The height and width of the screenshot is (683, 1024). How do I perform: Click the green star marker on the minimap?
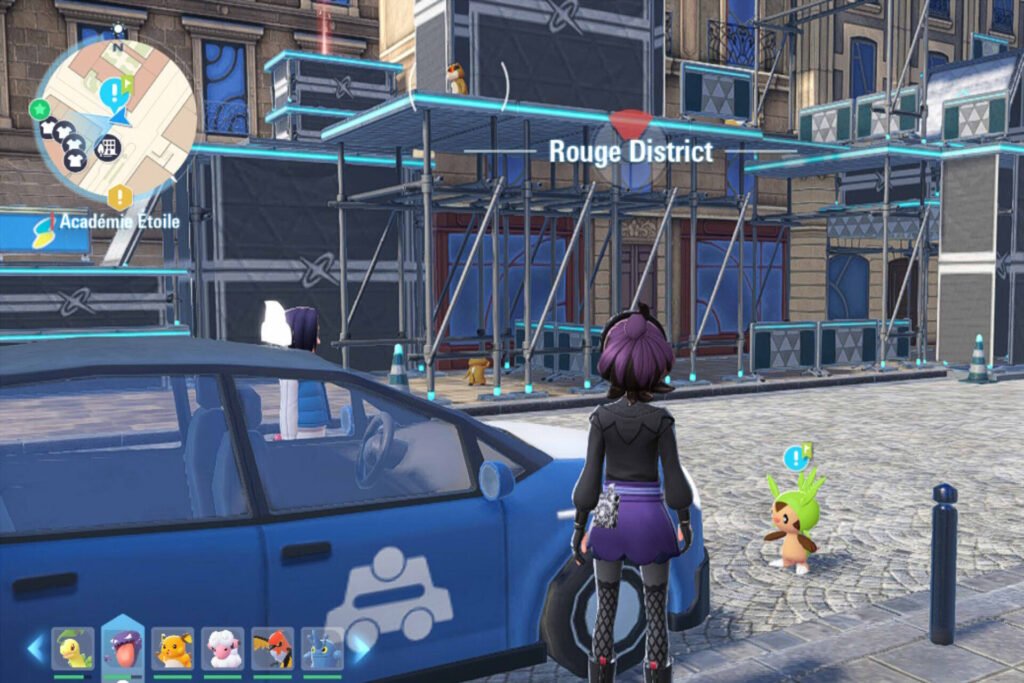(40, 108)
